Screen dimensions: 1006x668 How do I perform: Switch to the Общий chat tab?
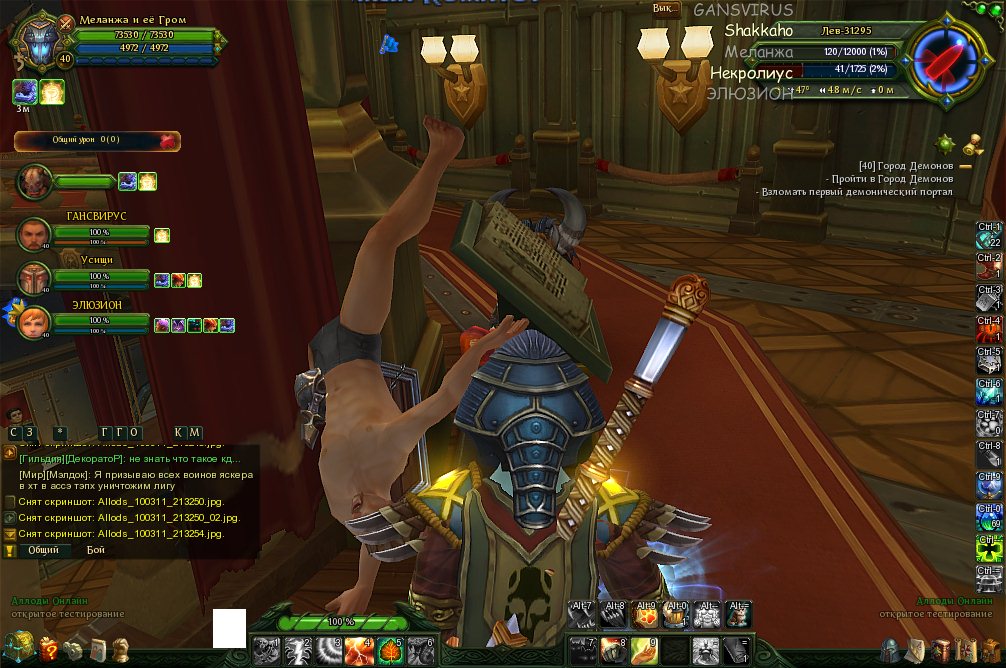(x=43, y=550)
